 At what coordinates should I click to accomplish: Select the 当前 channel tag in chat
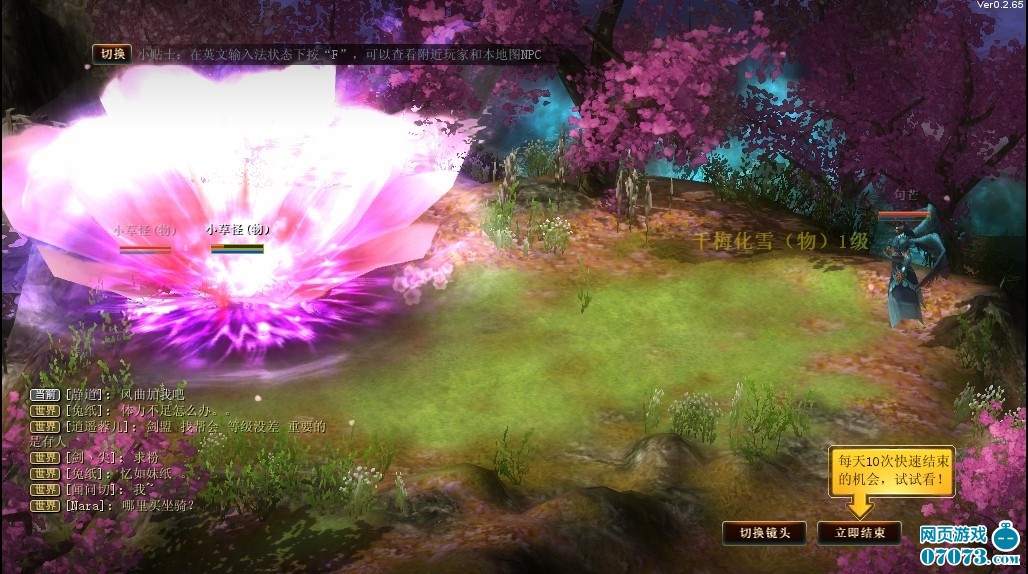pos(45,395)
